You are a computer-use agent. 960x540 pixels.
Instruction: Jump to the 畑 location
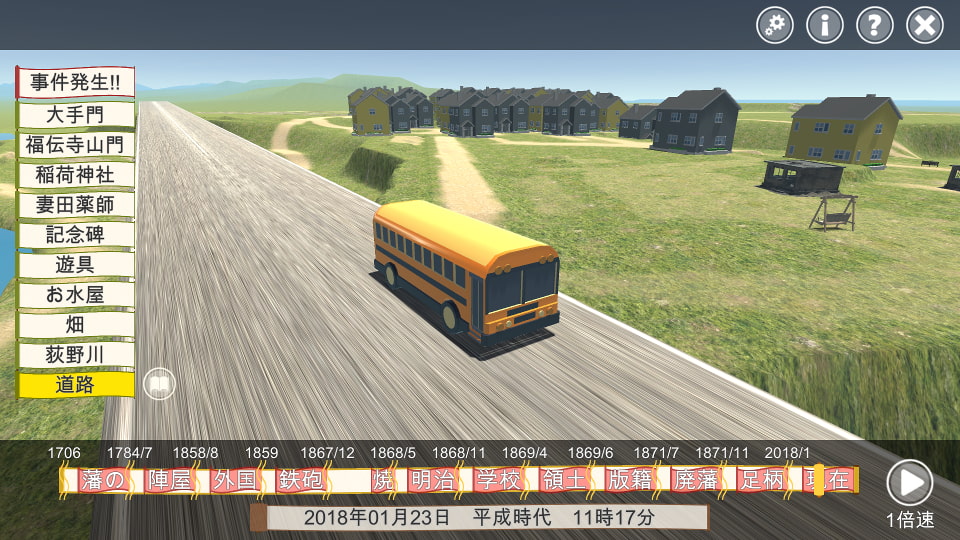[x=76, y=324]
